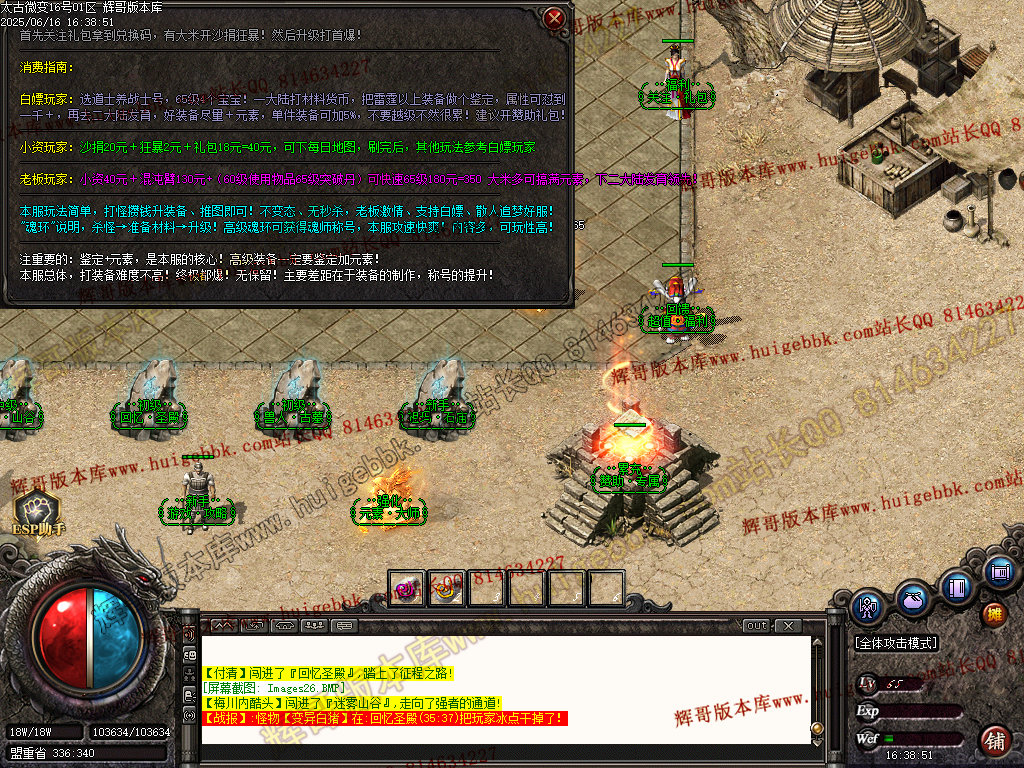Click the orange 摊 stall button
This screenshot has height=768, width=1024.
click(994, 613)
